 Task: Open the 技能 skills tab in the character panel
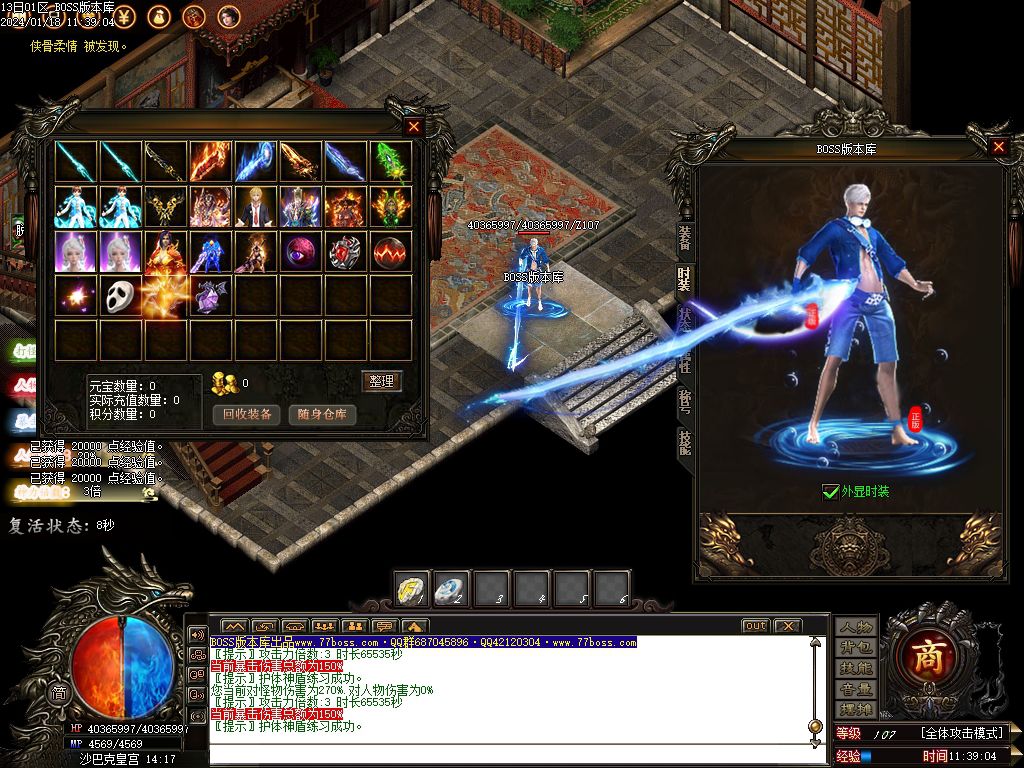click(x=685, y=441)
